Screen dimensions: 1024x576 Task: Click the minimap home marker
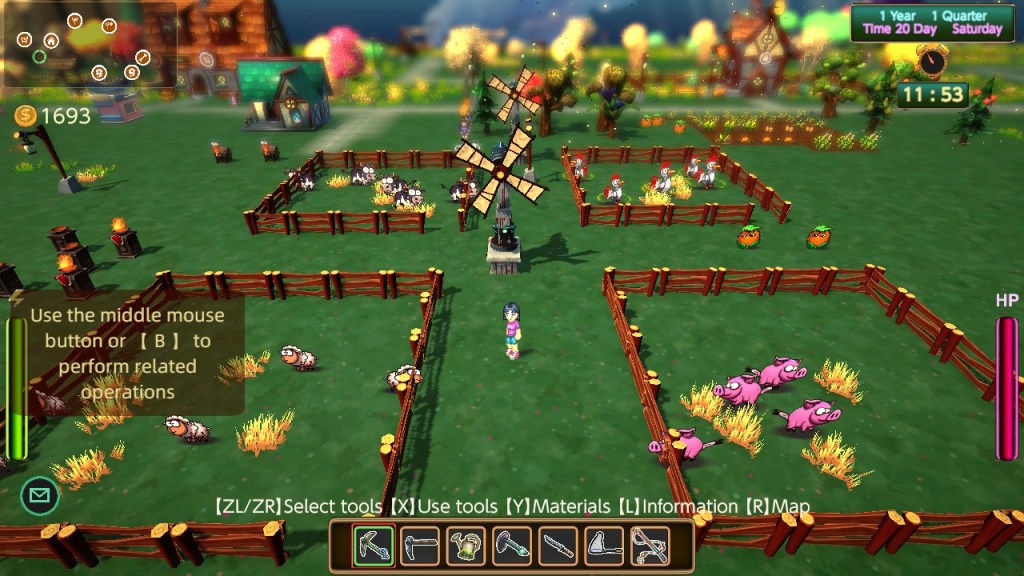(51, 41)
